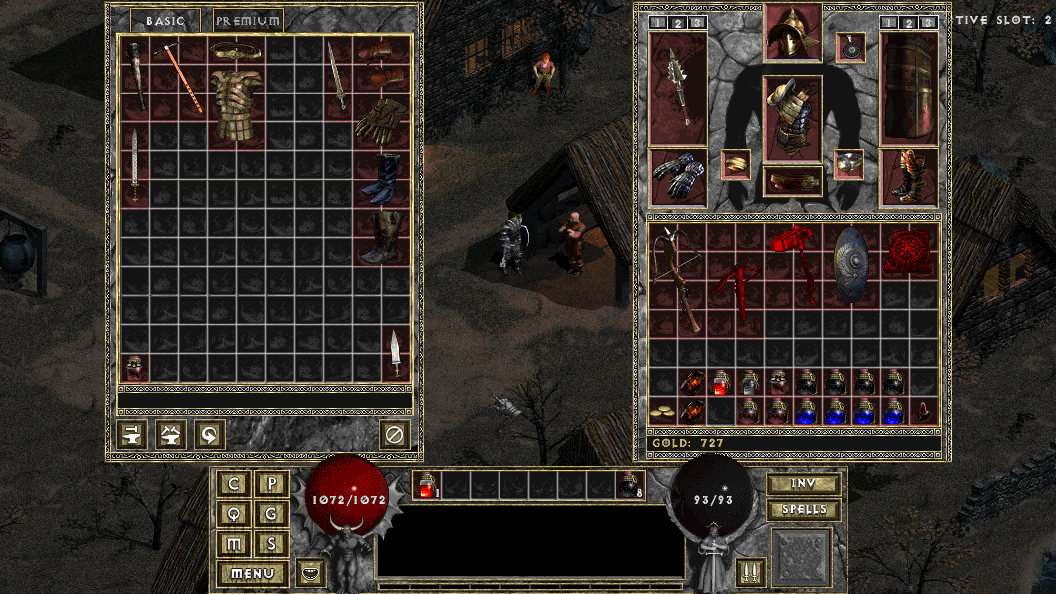Switch to the Premium shop tab
The height and width of the screenshot is (594, 1056).
[248, 20]
